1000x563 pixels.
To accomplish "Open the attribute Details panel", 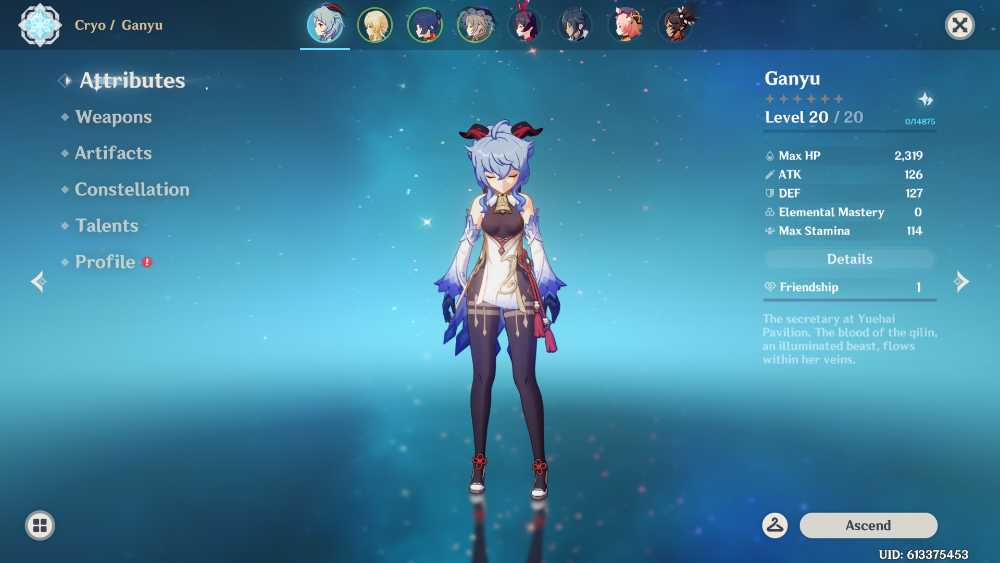I will click(849, 259).
